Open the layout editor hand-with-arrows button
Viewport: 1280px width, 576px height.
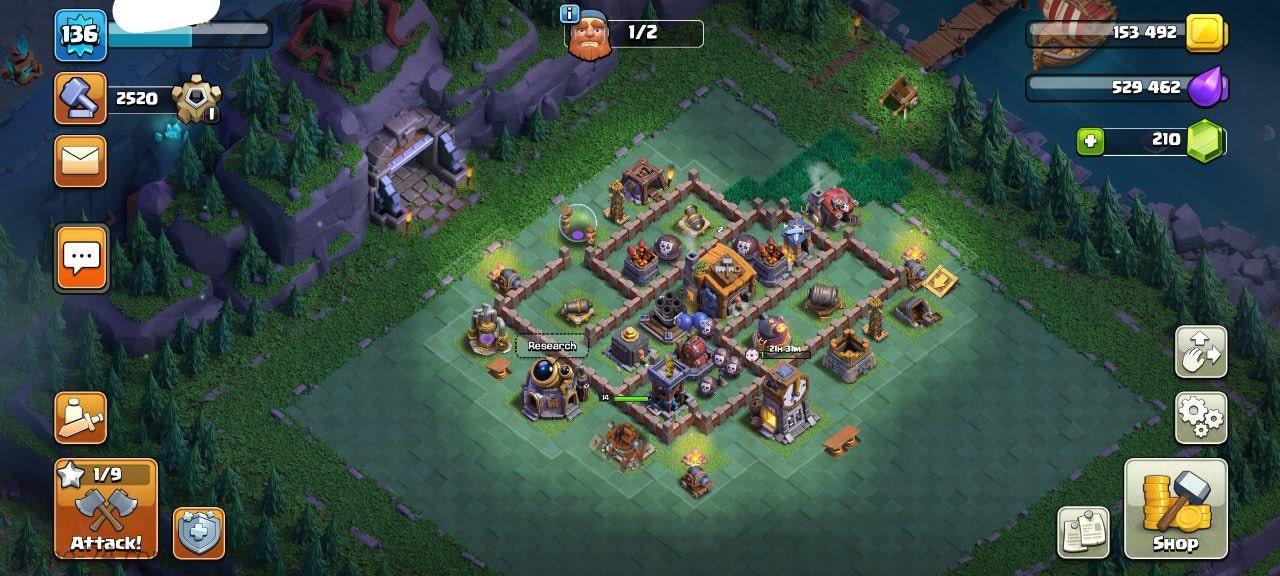1201,351
